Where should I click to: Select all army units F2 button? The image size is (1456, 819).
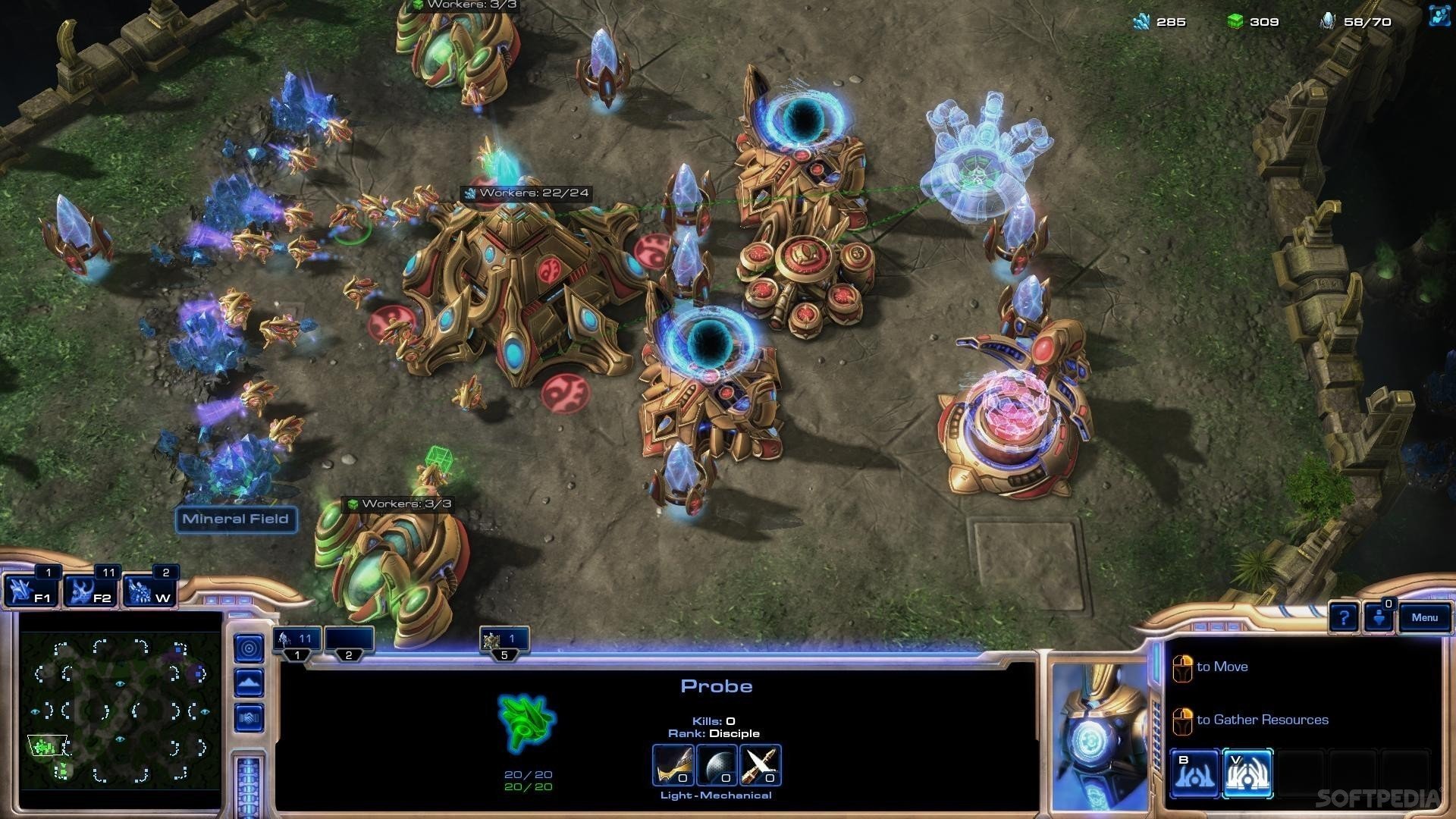pos(91,591)
